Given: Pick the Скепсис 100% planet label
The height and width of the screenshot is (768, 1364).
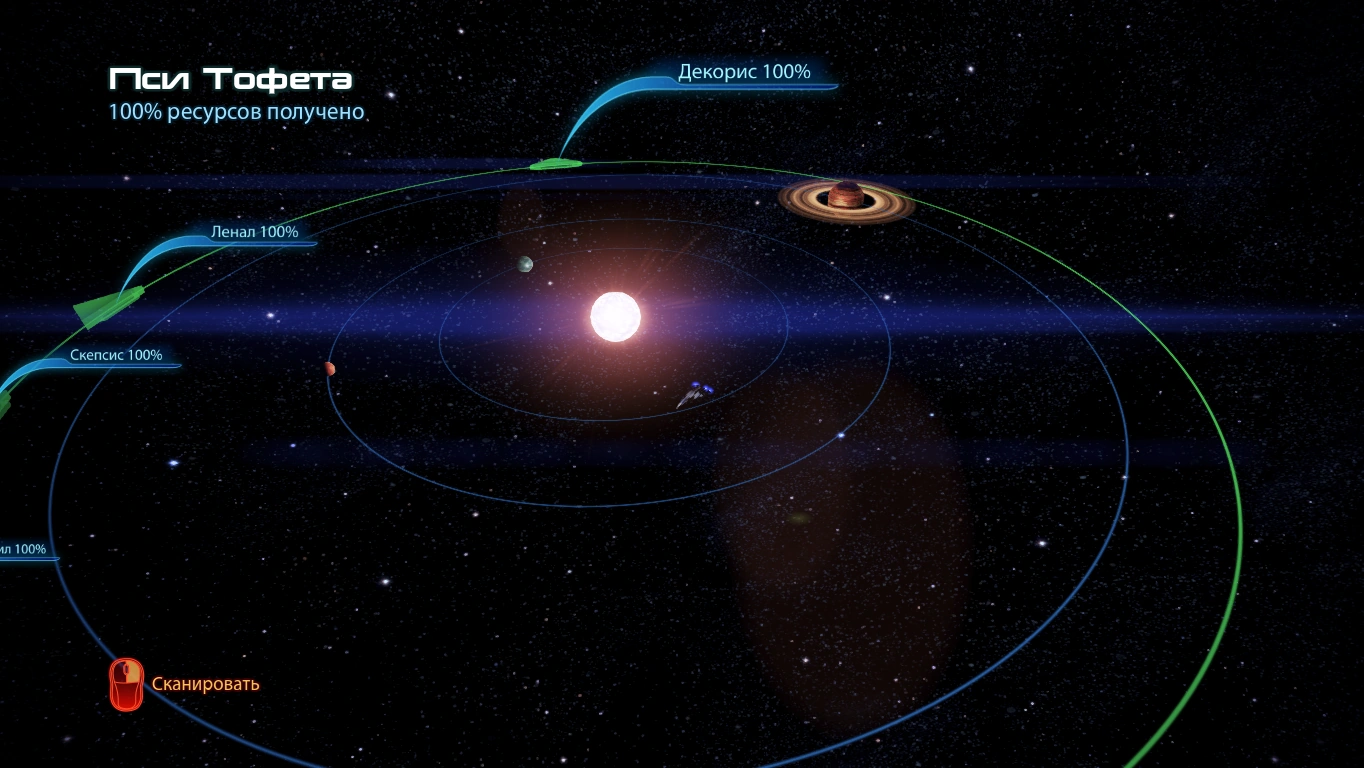Looking at the screenshot, I should 116,355.
